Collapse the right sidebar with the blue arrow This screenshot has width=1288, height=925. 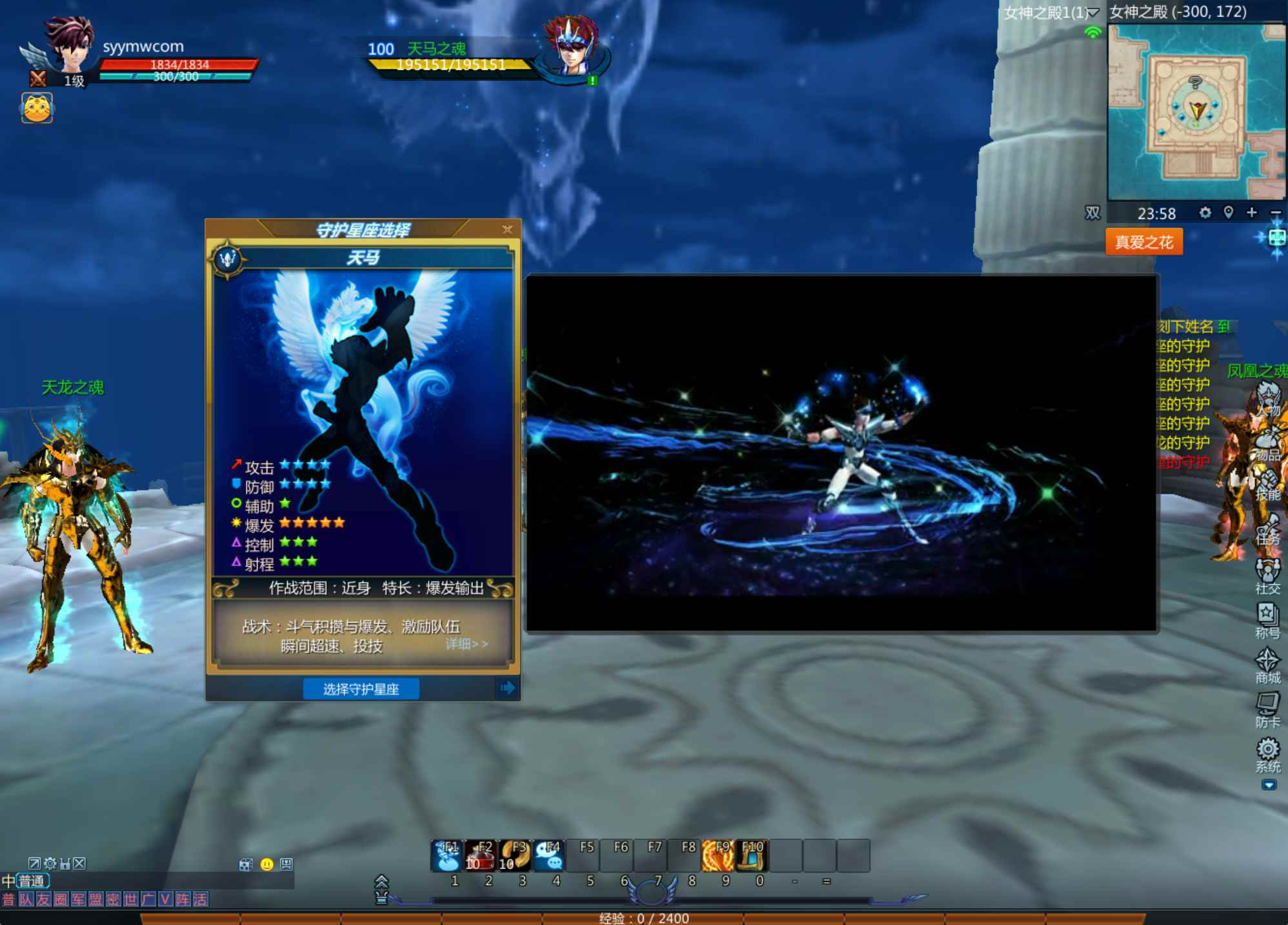[1269, 785]
